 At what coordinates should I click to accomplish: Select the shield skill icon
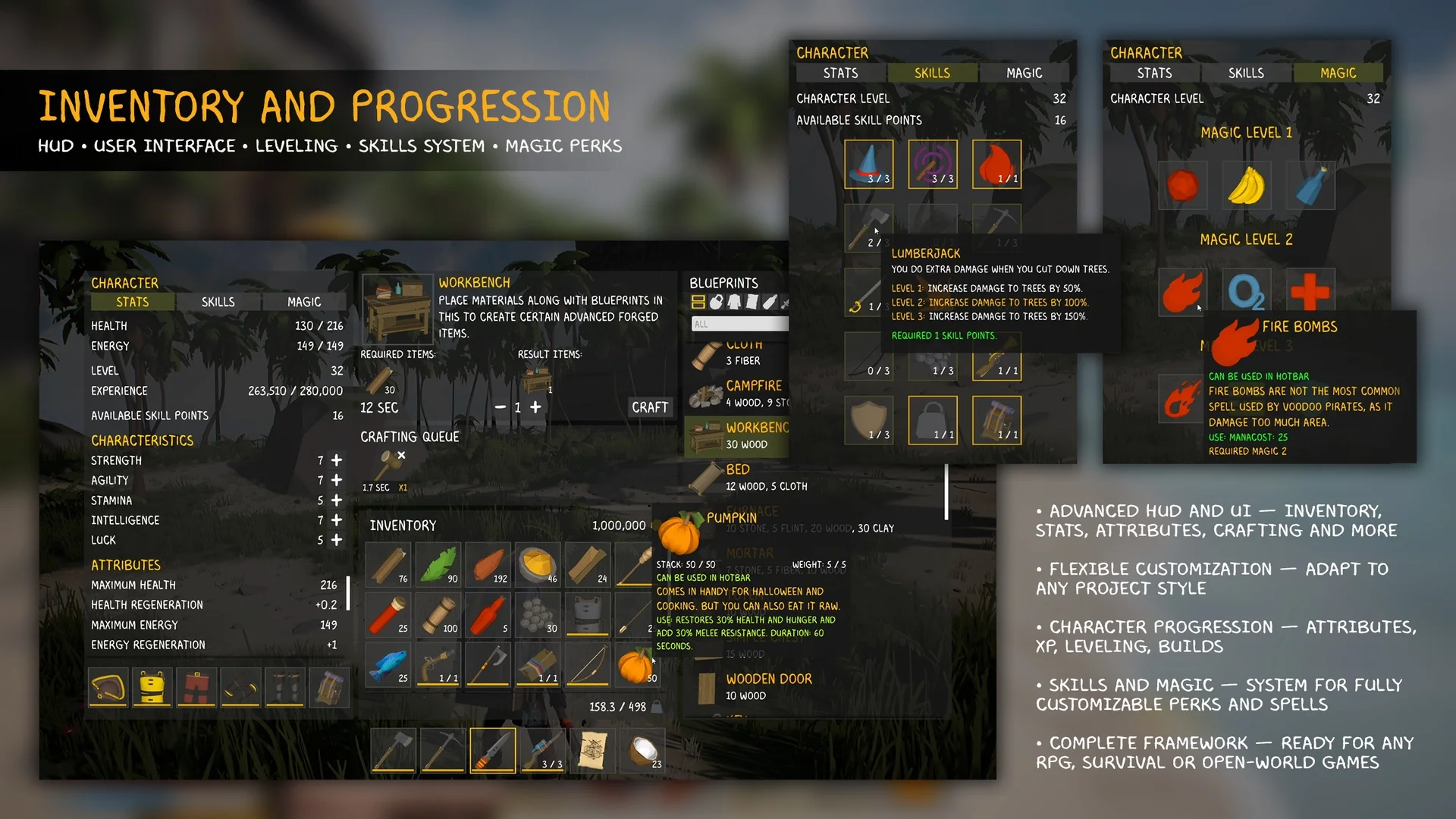[x=869, y=419]
